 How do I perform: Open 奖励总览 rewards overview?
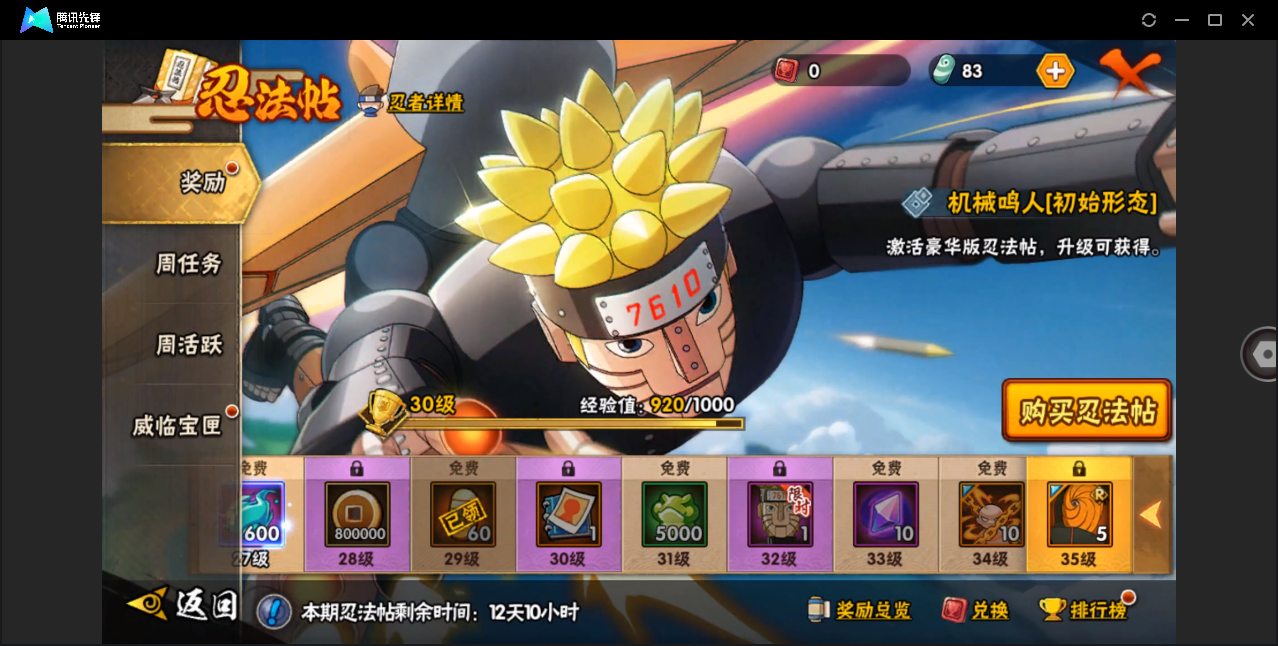coord(861,610)
